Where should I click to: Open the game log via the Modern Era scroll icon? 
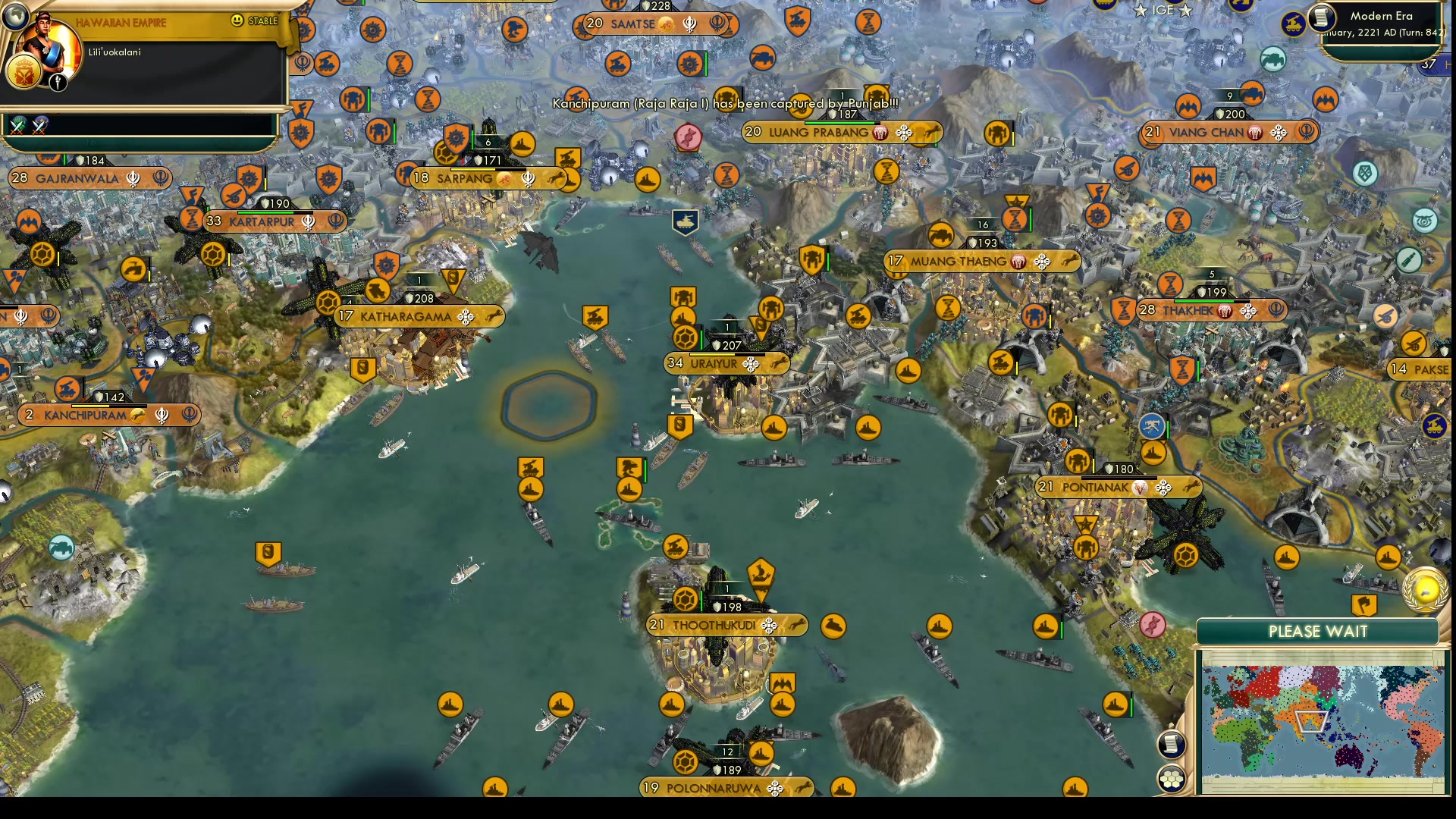coord(1322,18)
